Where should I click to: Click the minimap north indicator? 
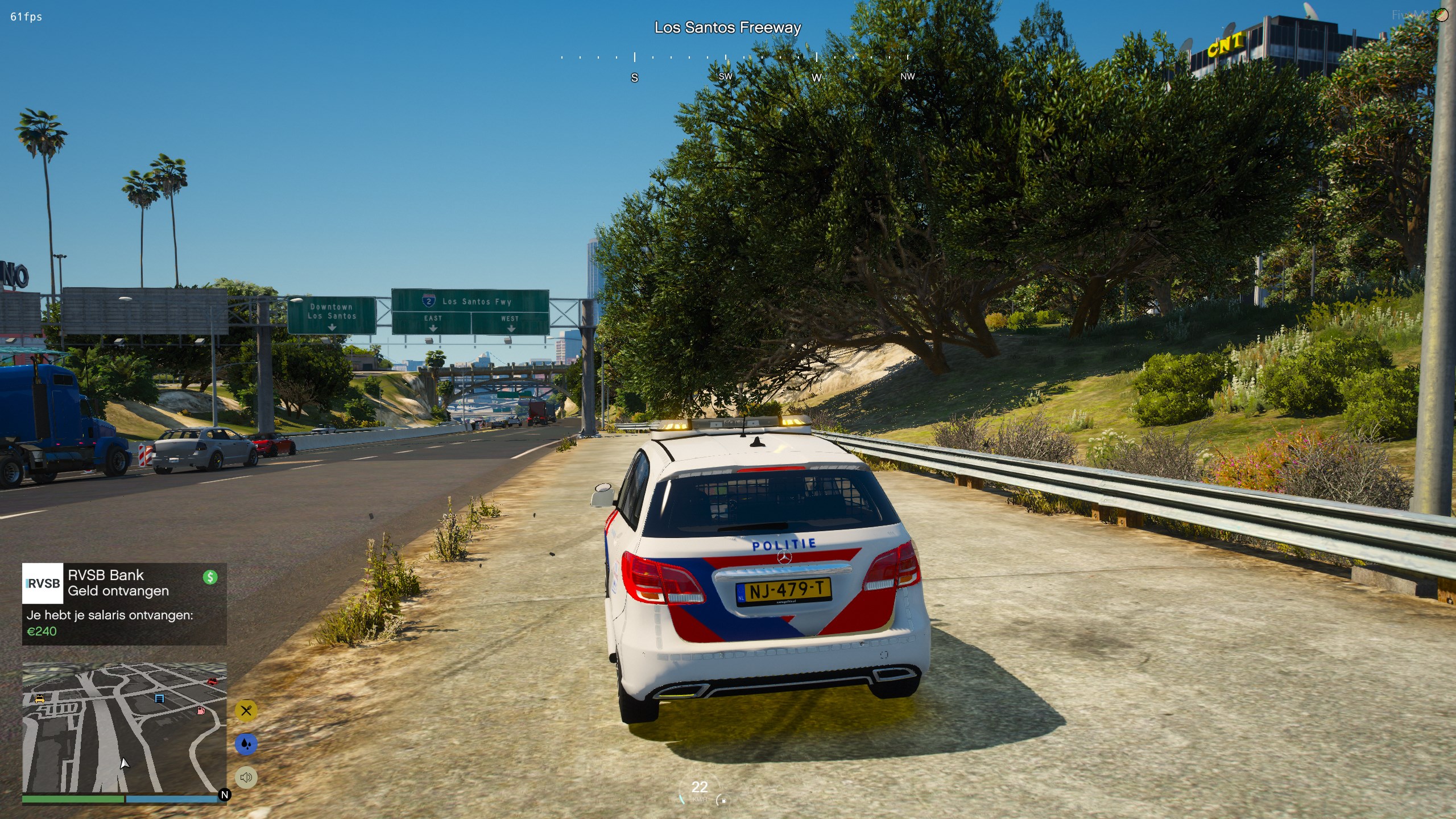point(225,795)
